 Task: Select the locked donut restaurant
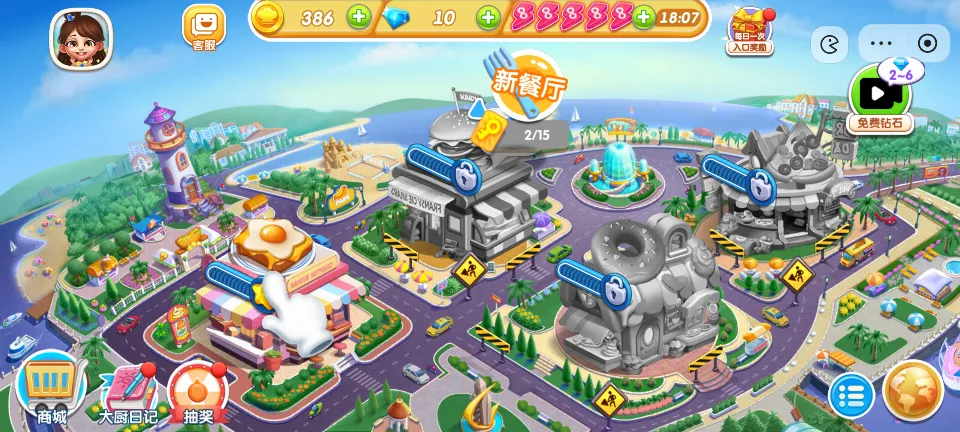(x=635, y=290)
